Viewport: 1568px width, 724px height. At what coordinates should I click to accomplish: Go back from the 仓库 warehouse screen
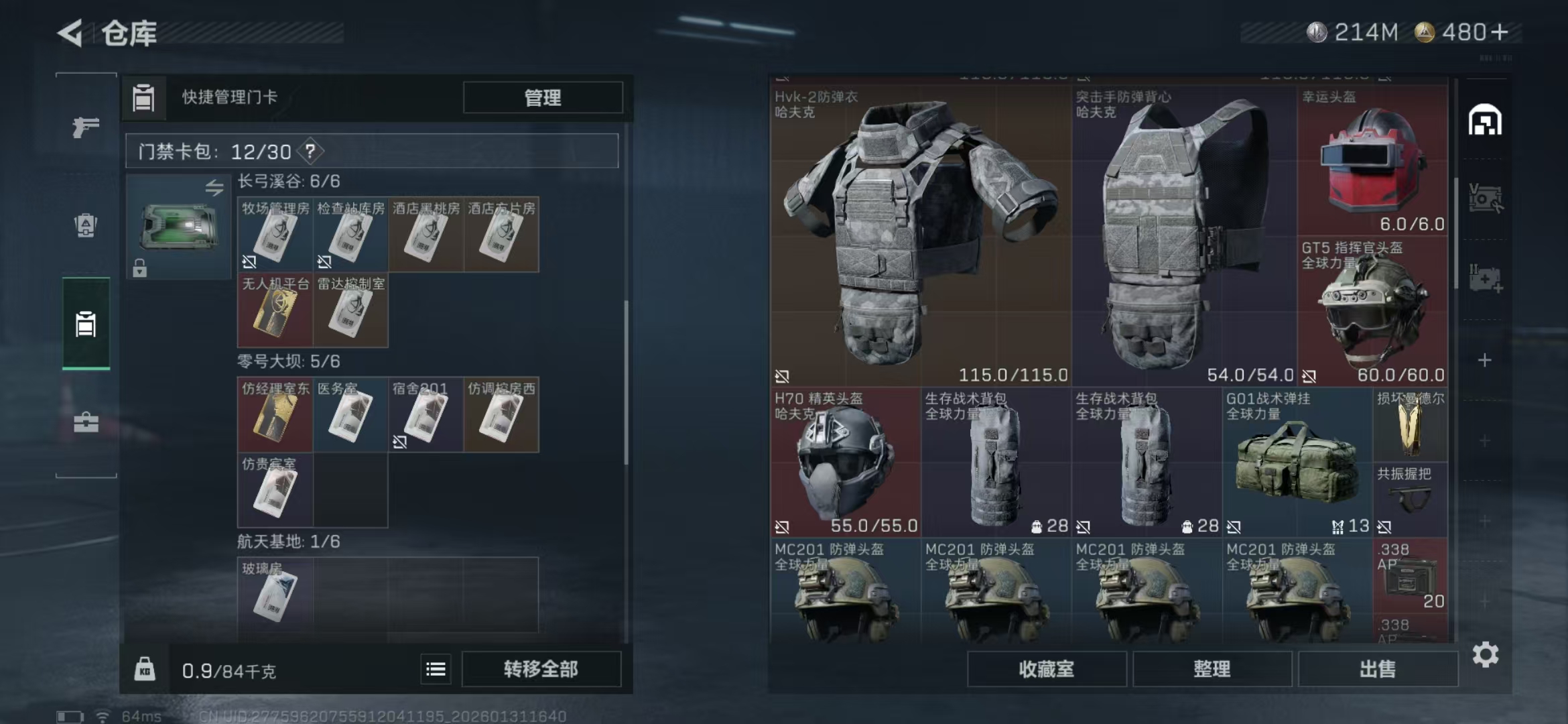[71, 33]
